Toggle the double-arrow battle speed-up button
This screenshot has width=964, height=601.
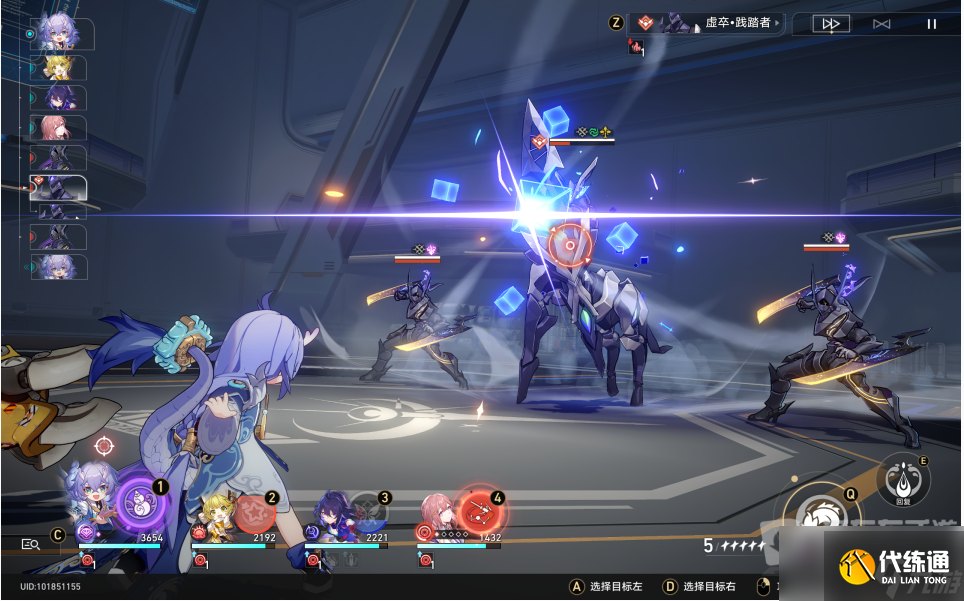[830, 24]
